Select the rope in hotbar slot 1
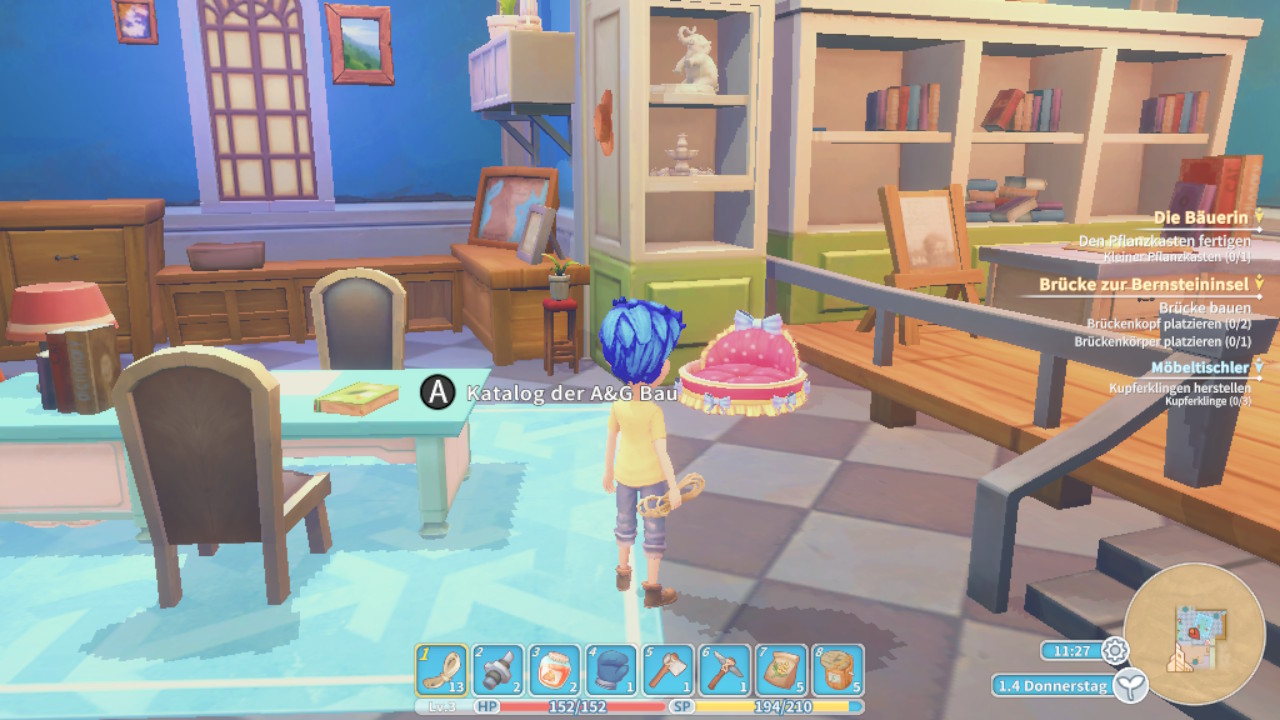The height and width of the screenshot is (720, 1280). 441,670
